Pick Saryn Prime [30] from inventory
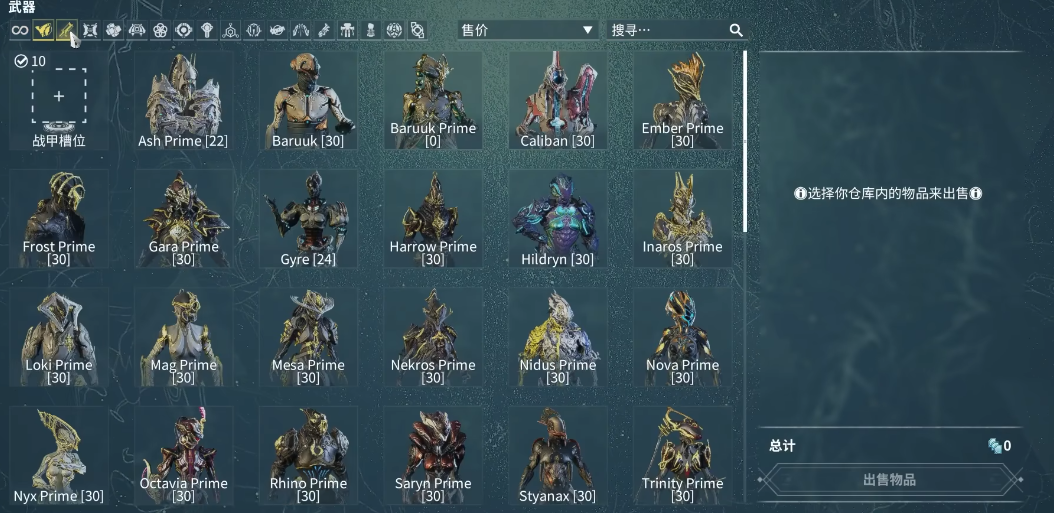The width and height of the screenshot is (1054, 513). pos(432,454)
